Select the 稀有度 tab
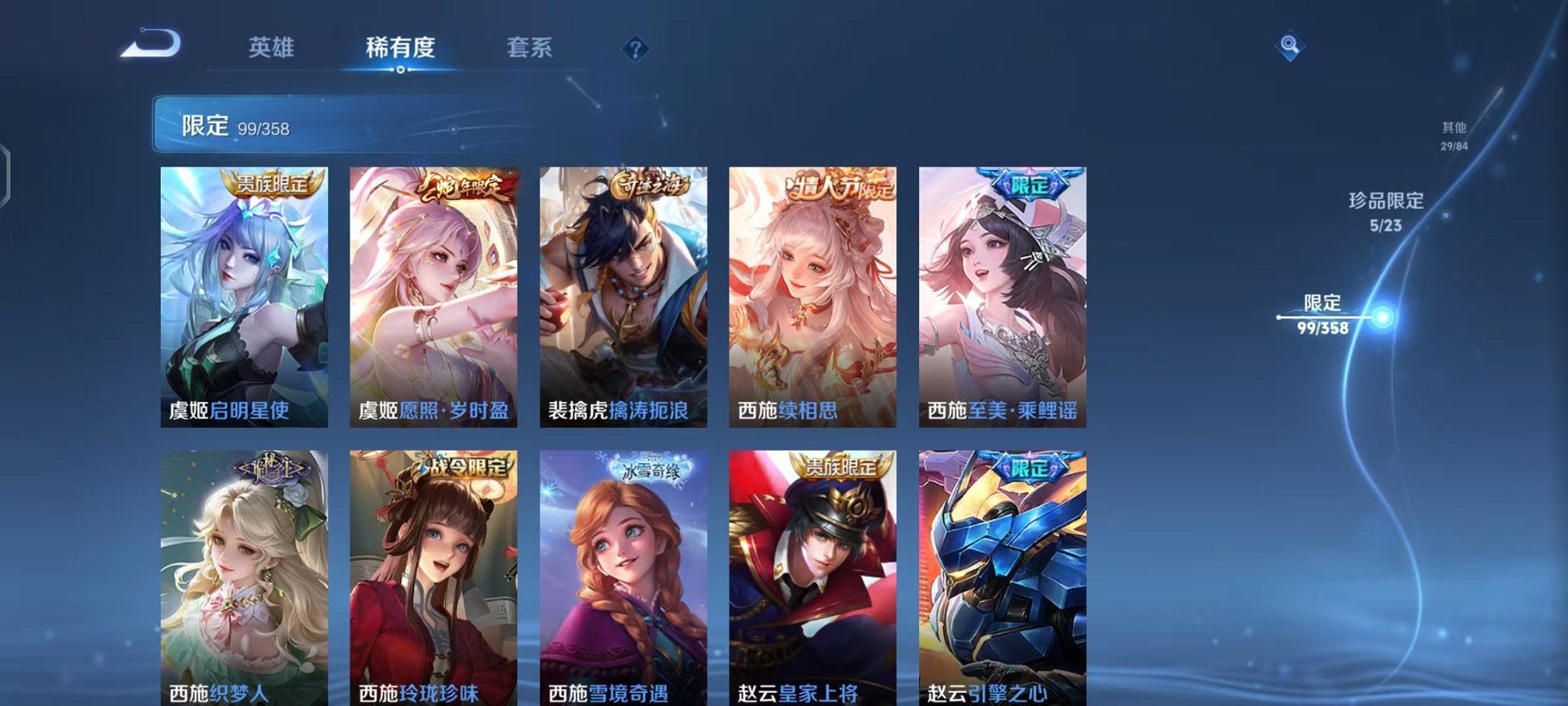The image size is (1568, 706). 399,48
